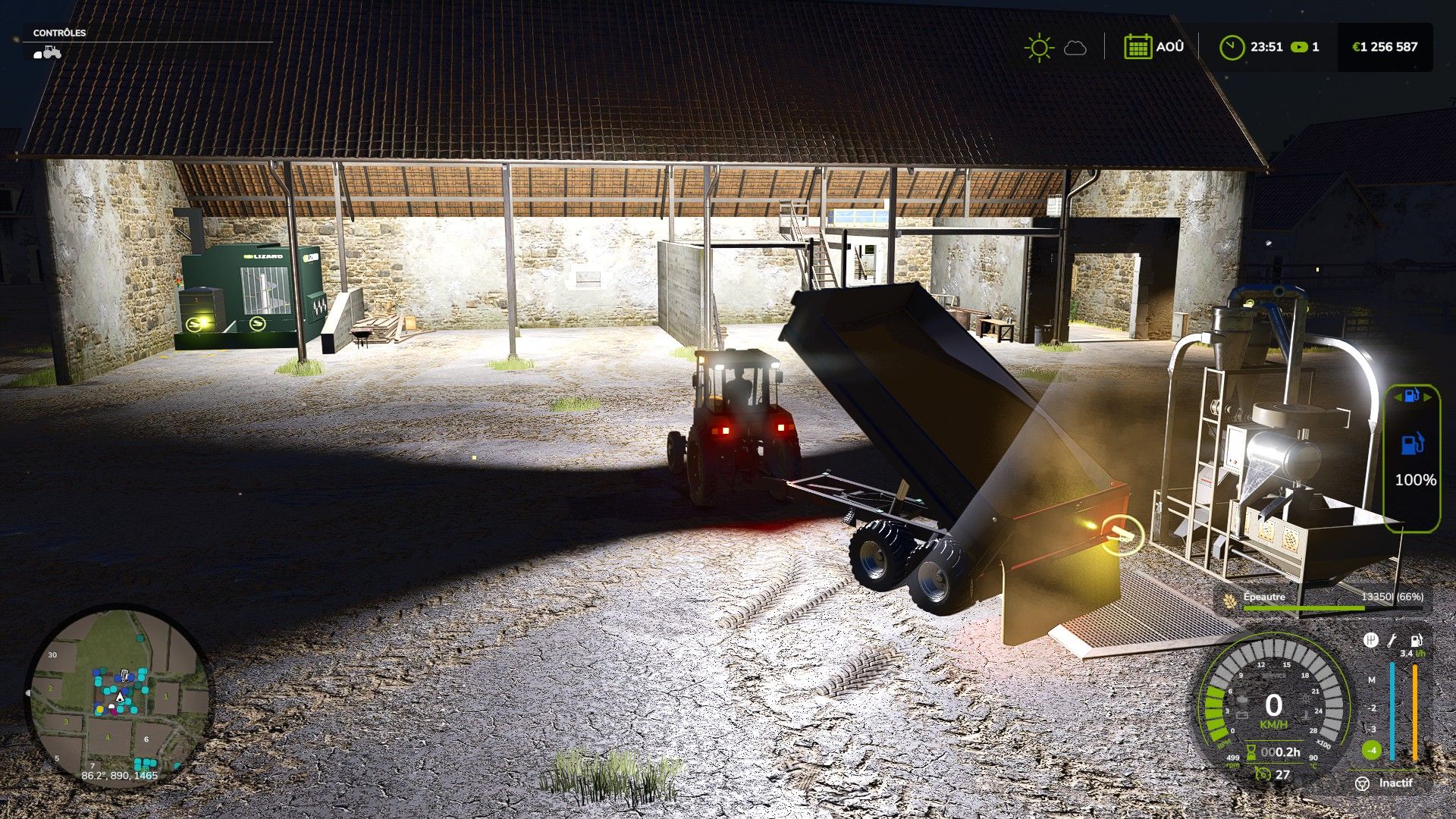Open the calendar icon showing AOÛ
This screenshot has height=819, width=1456.
(x=1137, y=47)
